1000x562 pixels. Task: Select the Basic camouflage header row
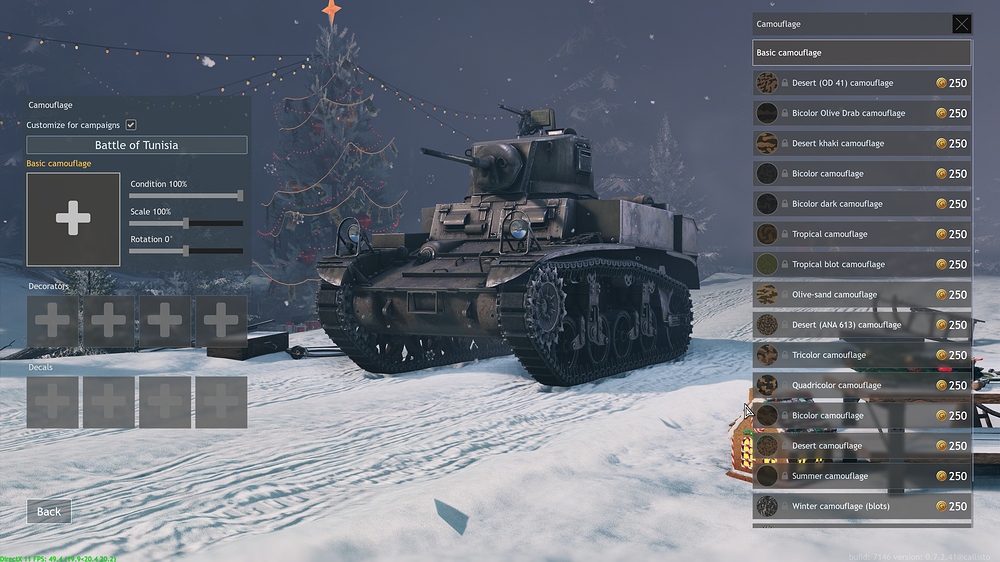point(861,53)
